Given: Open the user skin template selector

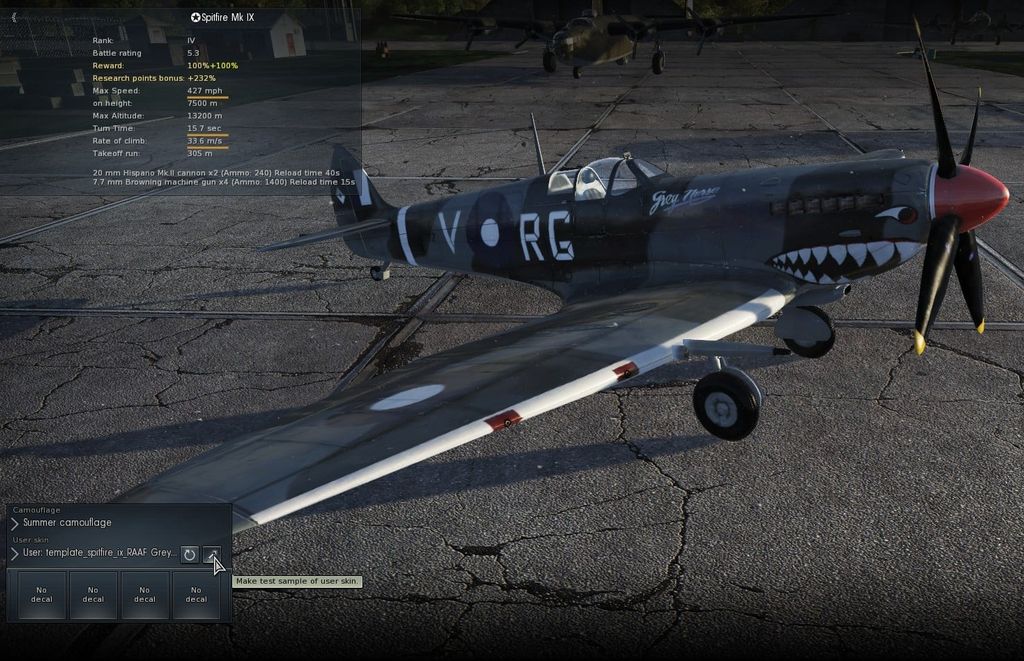Looking at the screenshot, I should coord(97,553).
